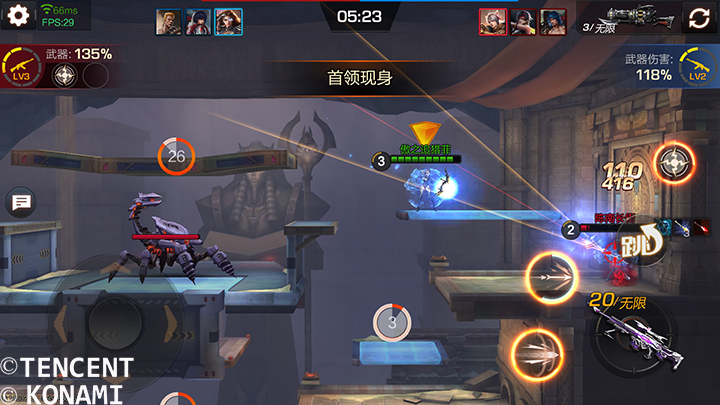The image size is (720, 405).
Task: Select the blue-bordered teammate portrait
Action: click(x=229, y=22)
